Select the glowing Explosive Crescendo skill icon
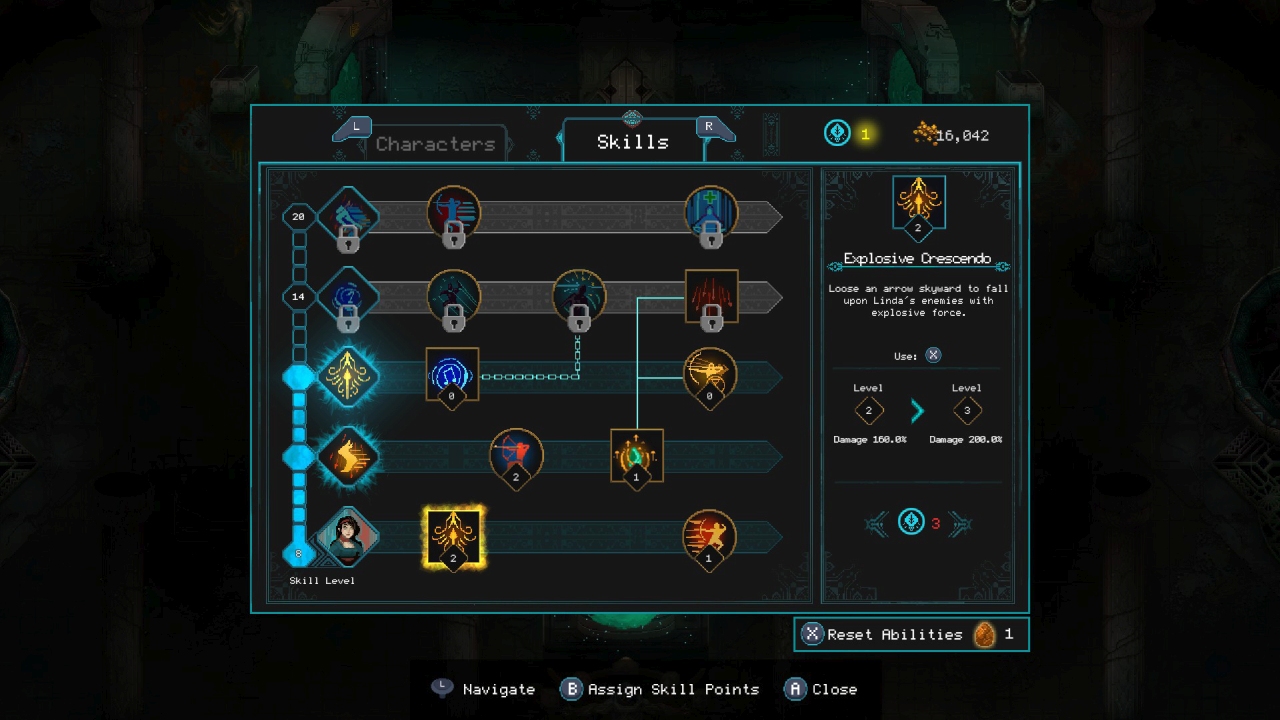This screenshot has width=1280, height=720. (x=453, y=537)
